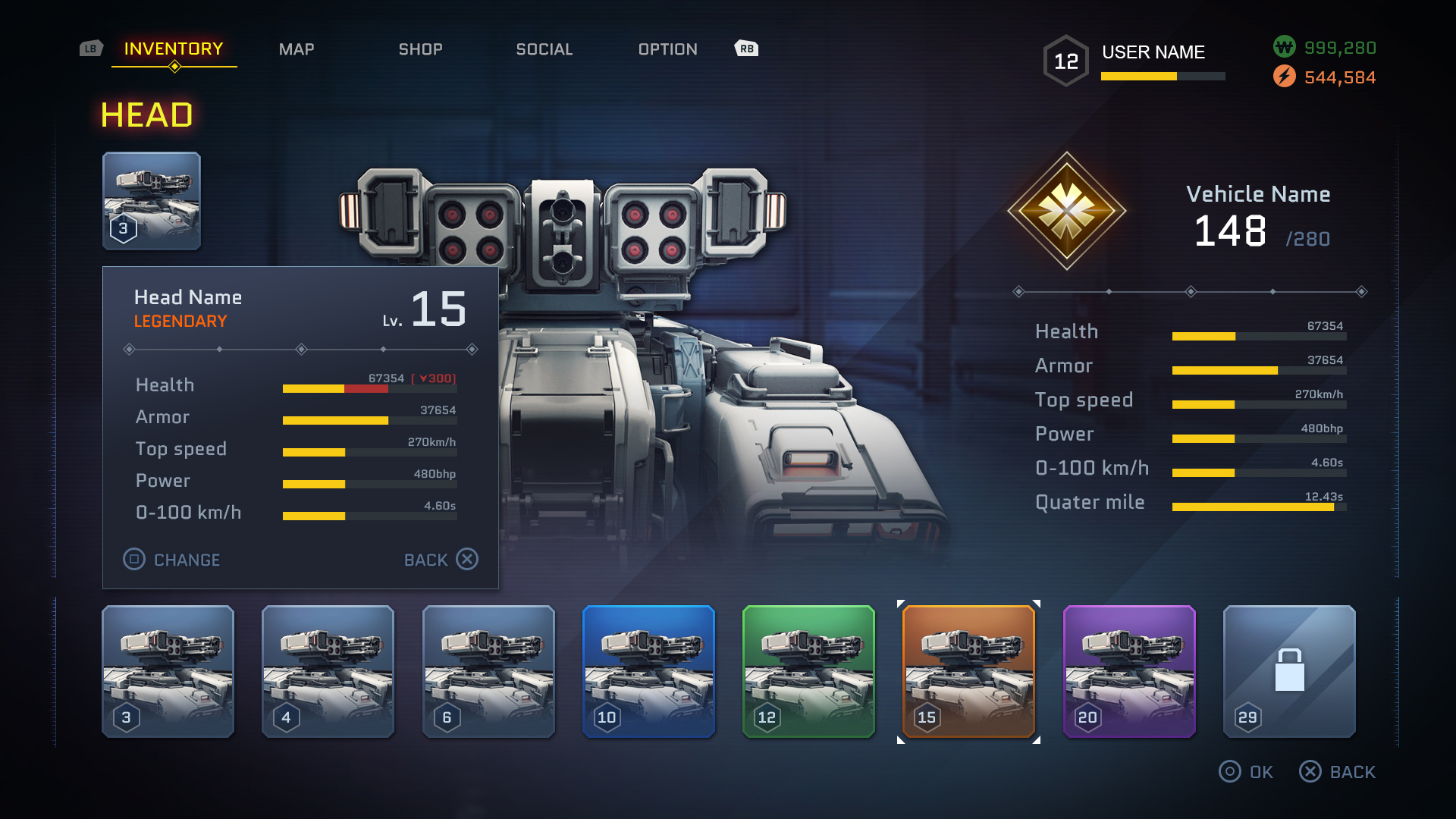Click the gold vehicle rank emblem
Image resolution: width=1456 pixels, height=819 pixels.
(1067, 211)
